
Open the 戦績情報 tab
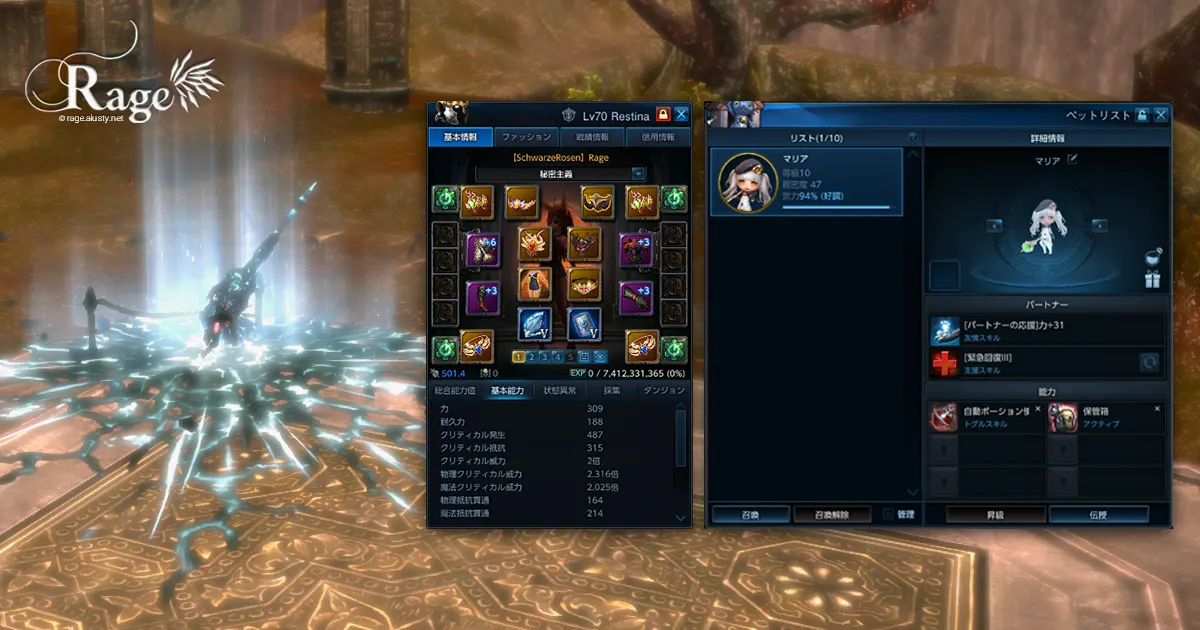pyautogui.click(x=592, y=137)
